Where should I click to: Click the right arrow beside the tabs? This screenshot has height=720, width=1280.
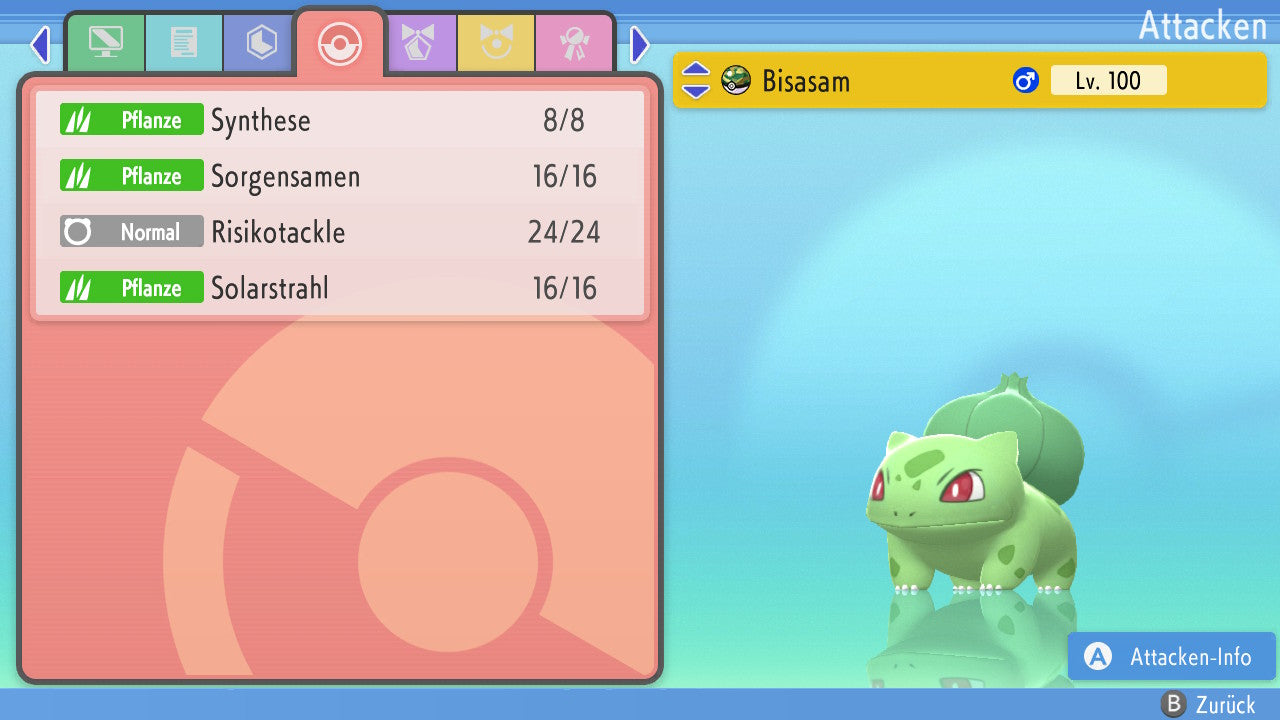640,44
